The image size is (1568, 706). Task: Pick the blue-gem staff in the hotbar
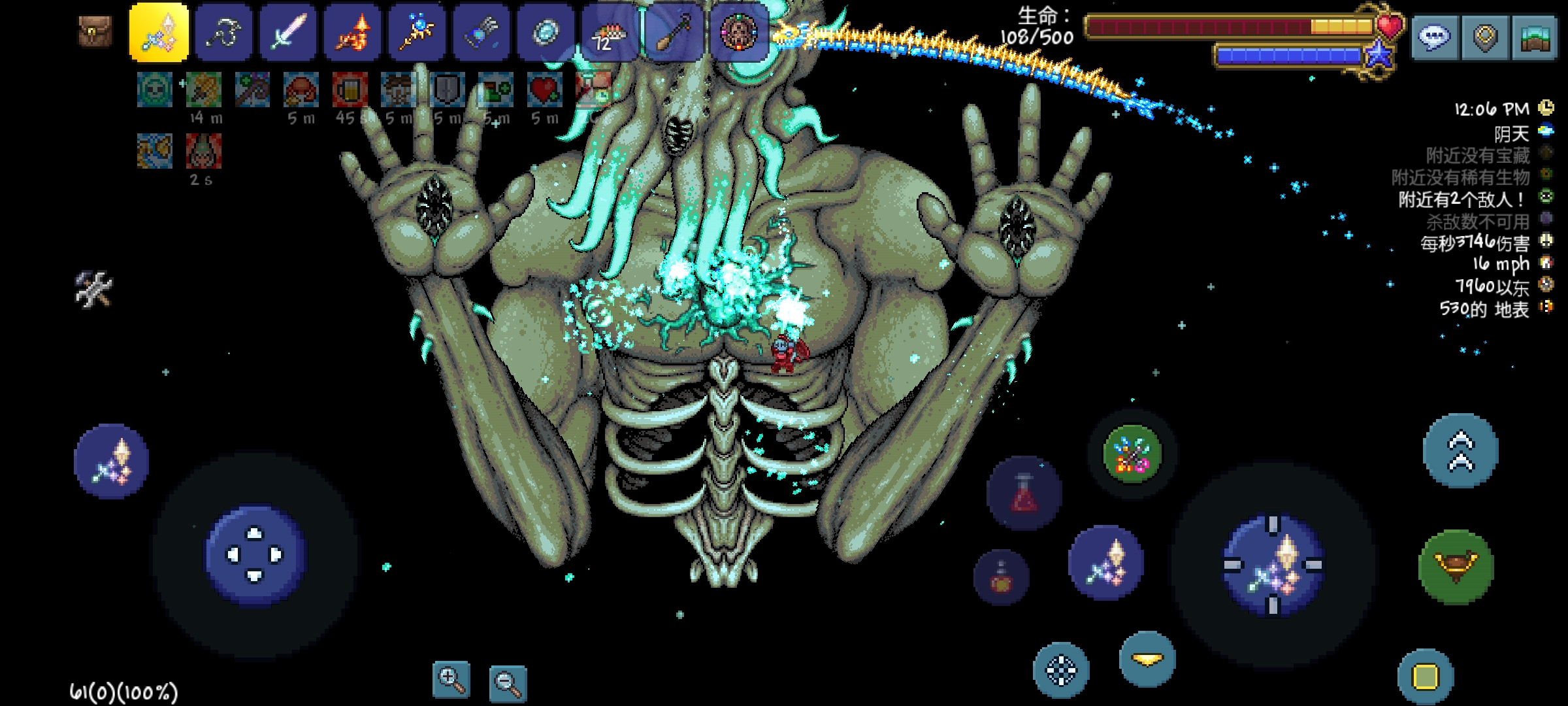417,33
